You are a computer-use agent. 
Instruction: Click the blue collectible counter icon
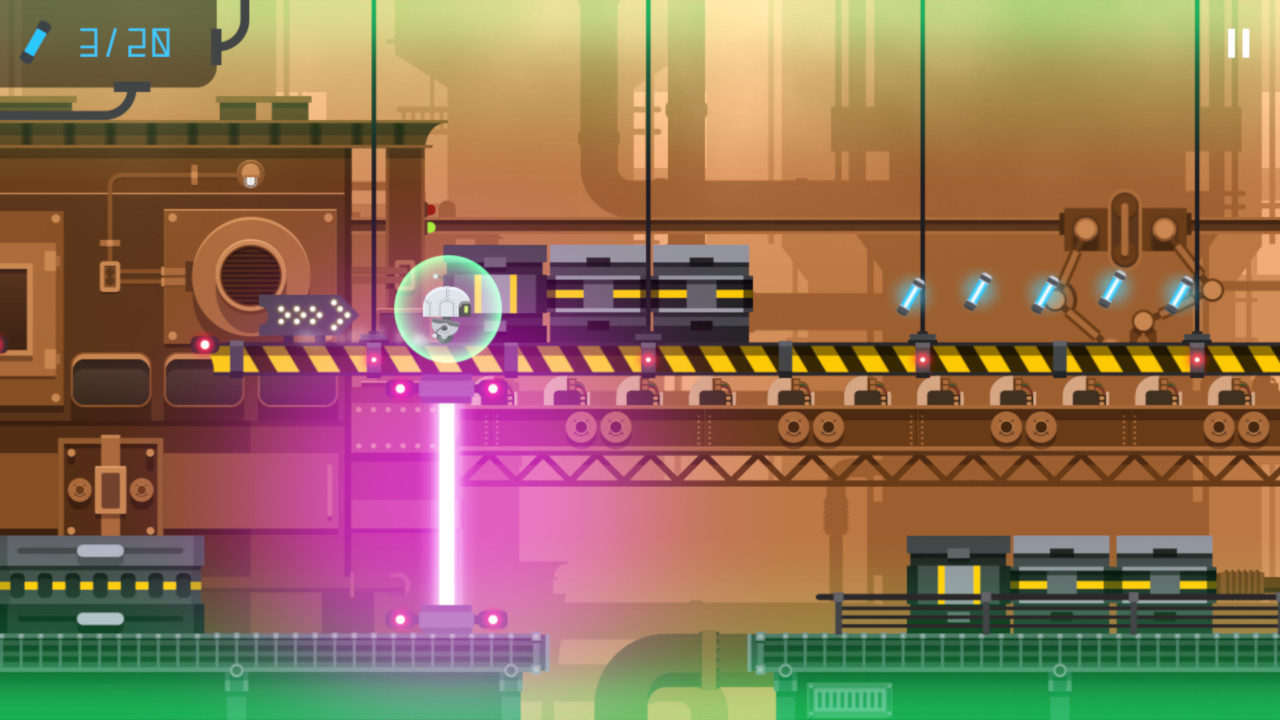tap(36, 41)
